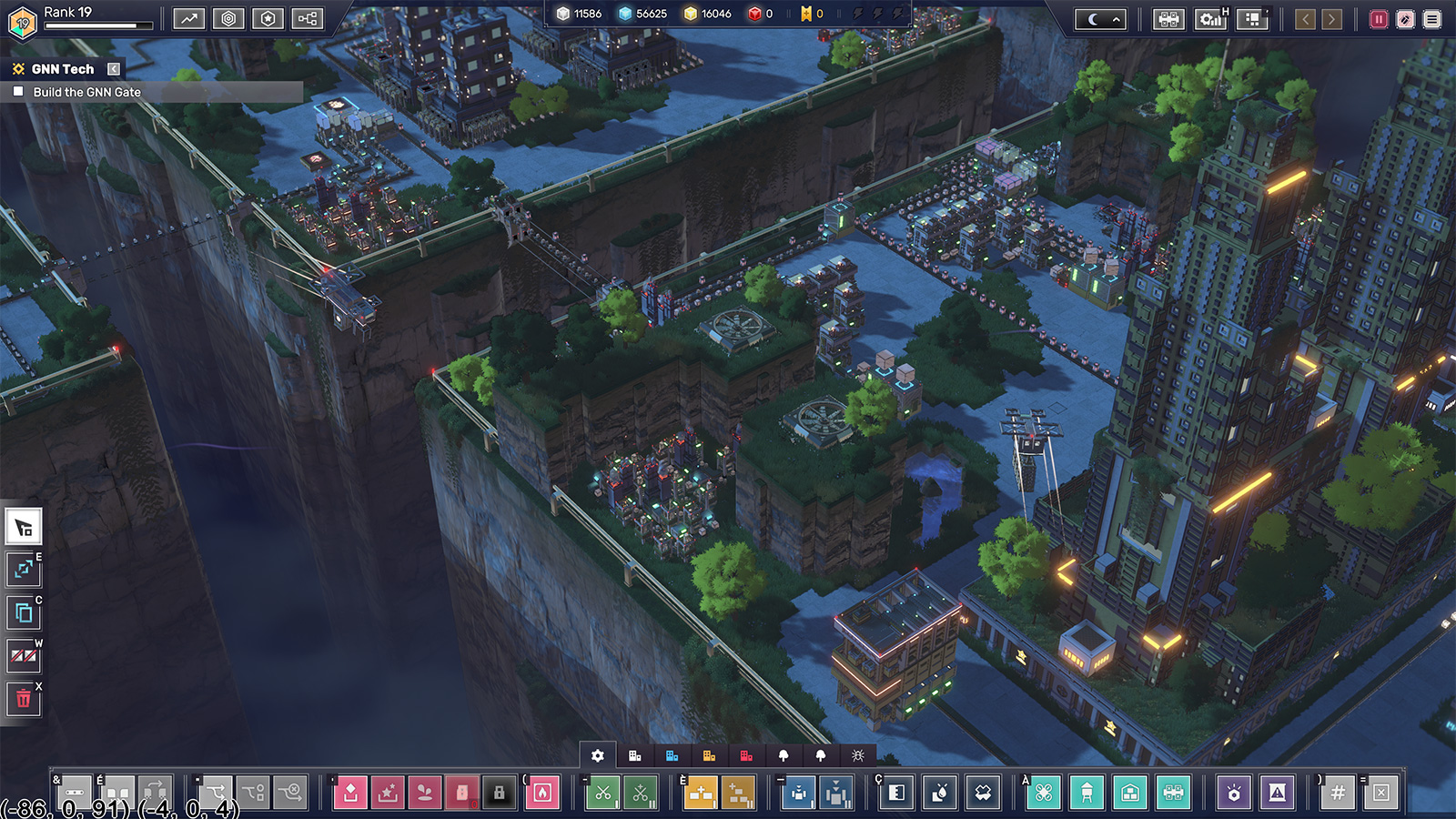Select the teal water tower building
Viewport: 1456px width, 819px height.
pos(1087,793)
